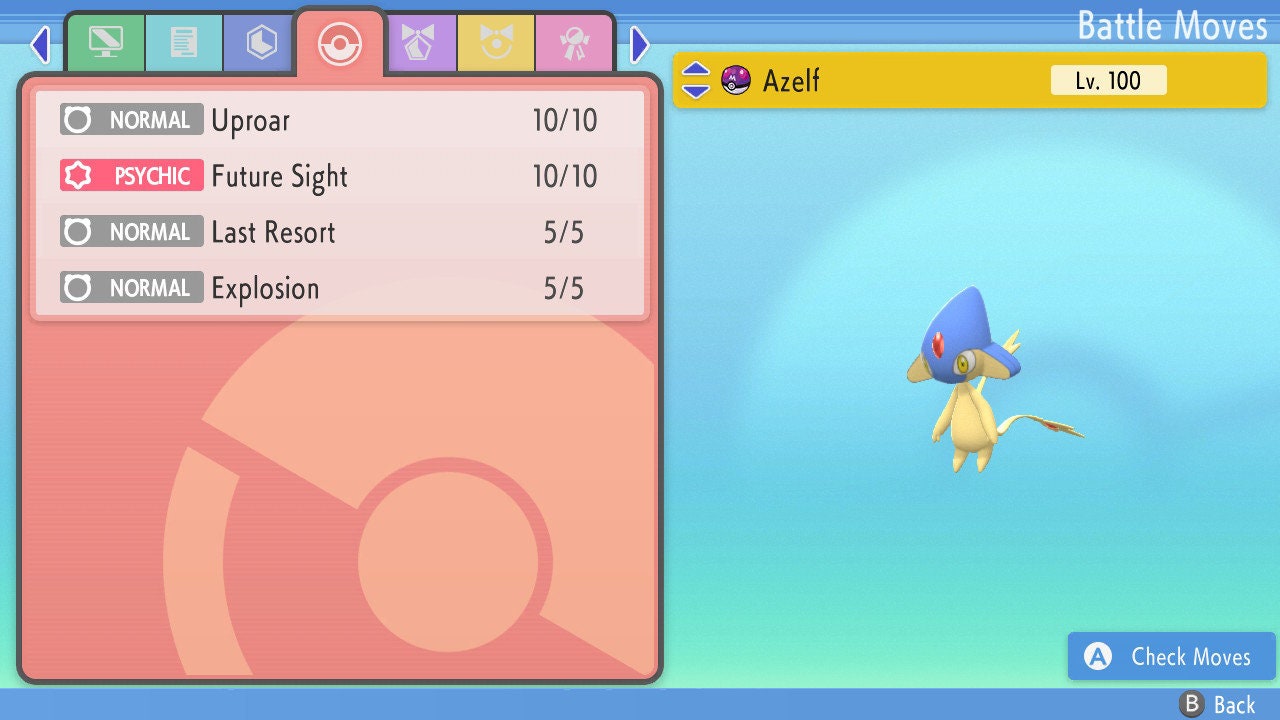Switch Pokémon using the up-down arrows by Azelf

click(696, 80)
